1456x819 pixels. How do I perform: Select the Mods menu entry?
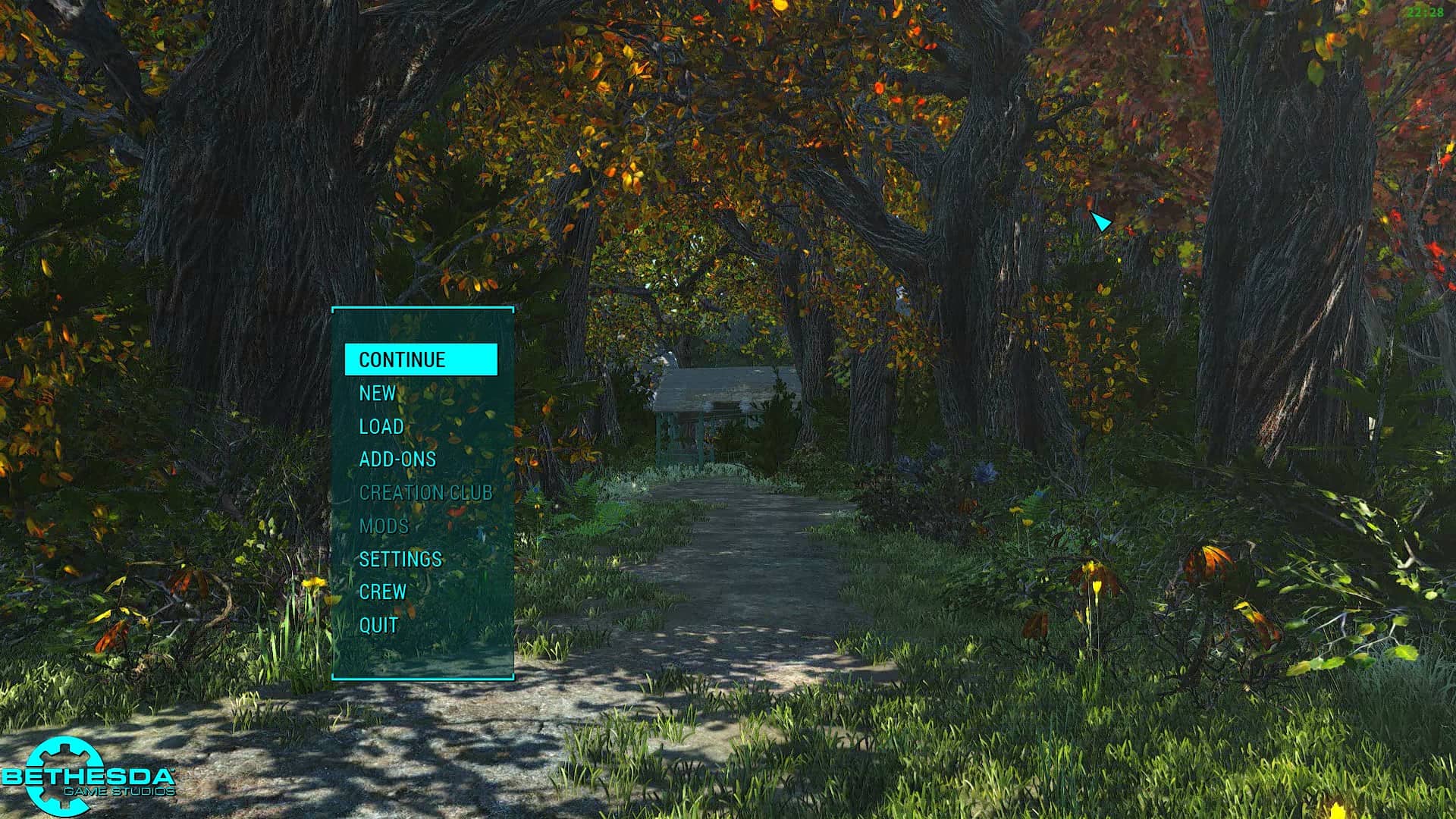click(x=384, y=526)
